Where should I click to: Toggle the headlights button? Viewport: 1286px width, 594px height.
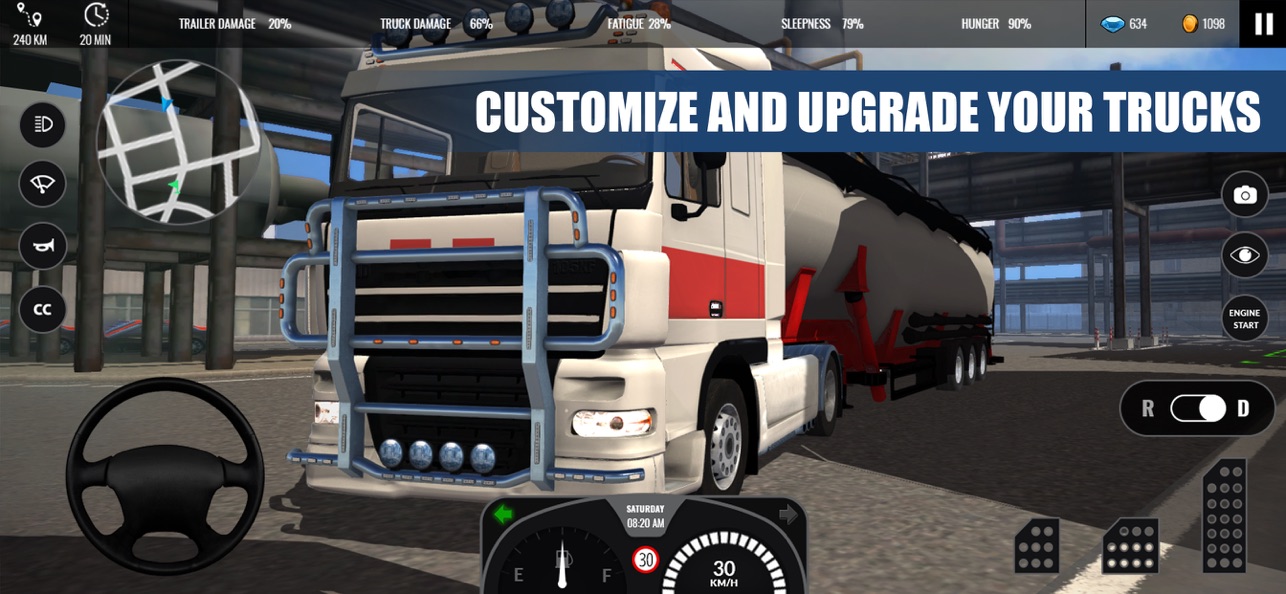43,125
